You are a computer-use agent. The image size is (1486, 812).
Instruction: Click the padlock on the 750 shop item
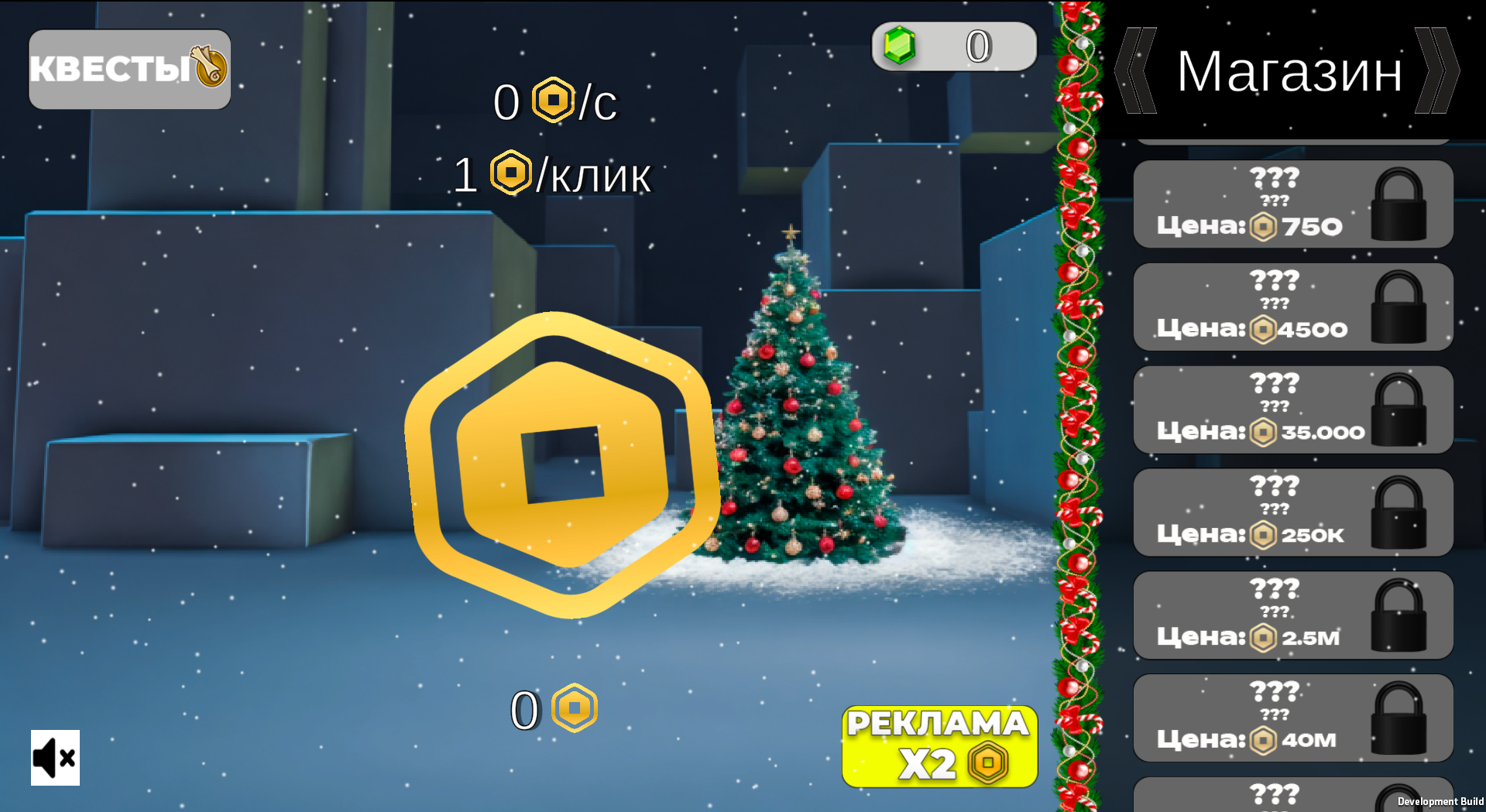[x=1398, y=204]
